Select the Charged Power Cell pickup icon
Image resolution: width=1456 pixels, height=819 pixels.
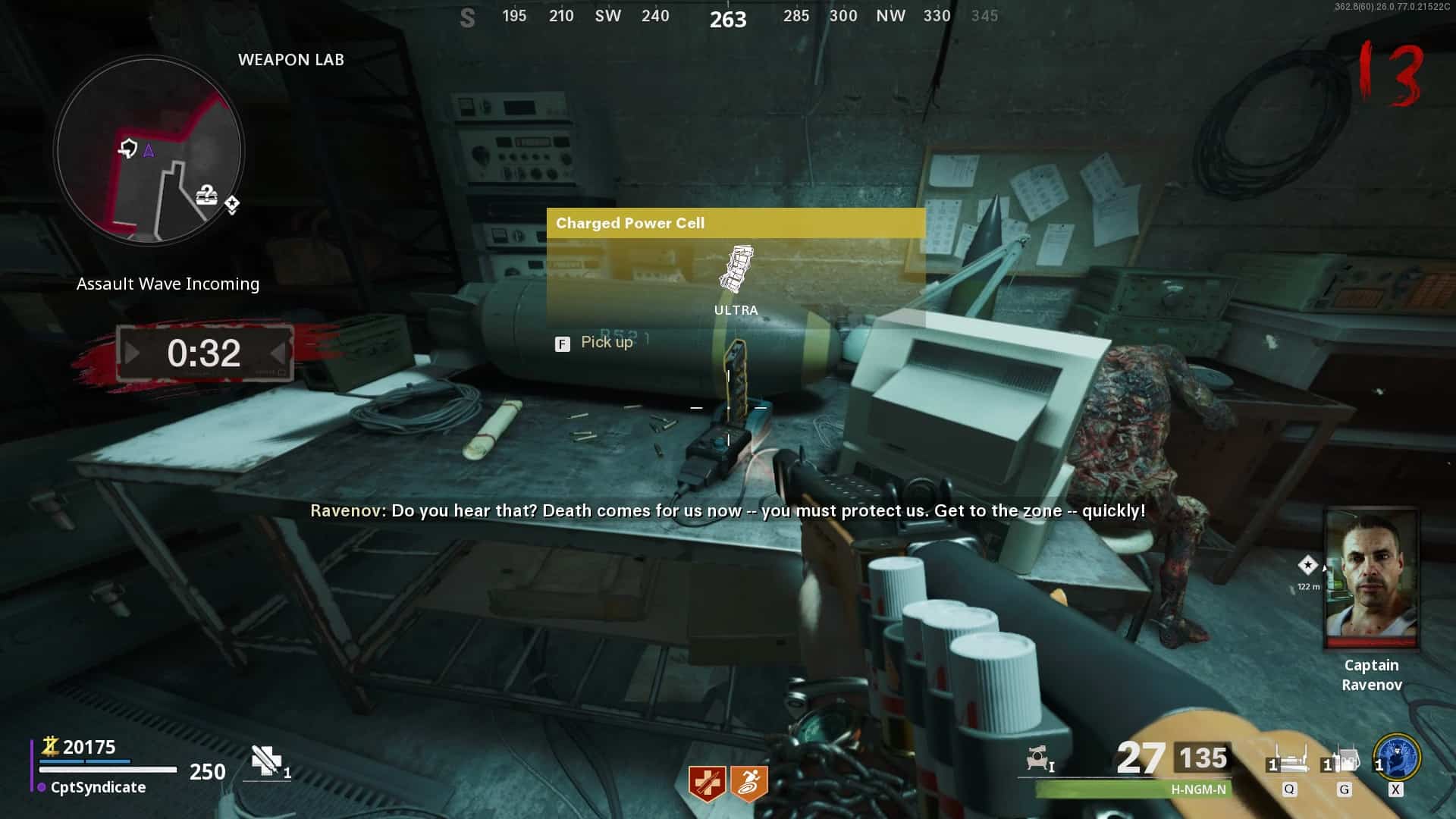tap(736, 269)
